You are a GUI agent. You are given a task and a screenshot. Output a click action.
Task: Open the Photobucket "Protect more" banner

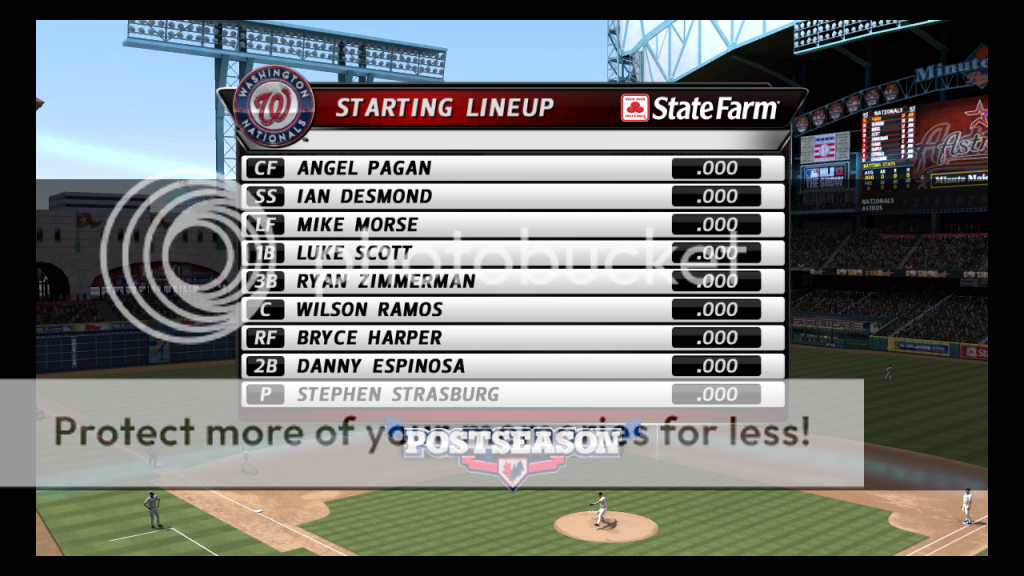click(x=430, y=432)
